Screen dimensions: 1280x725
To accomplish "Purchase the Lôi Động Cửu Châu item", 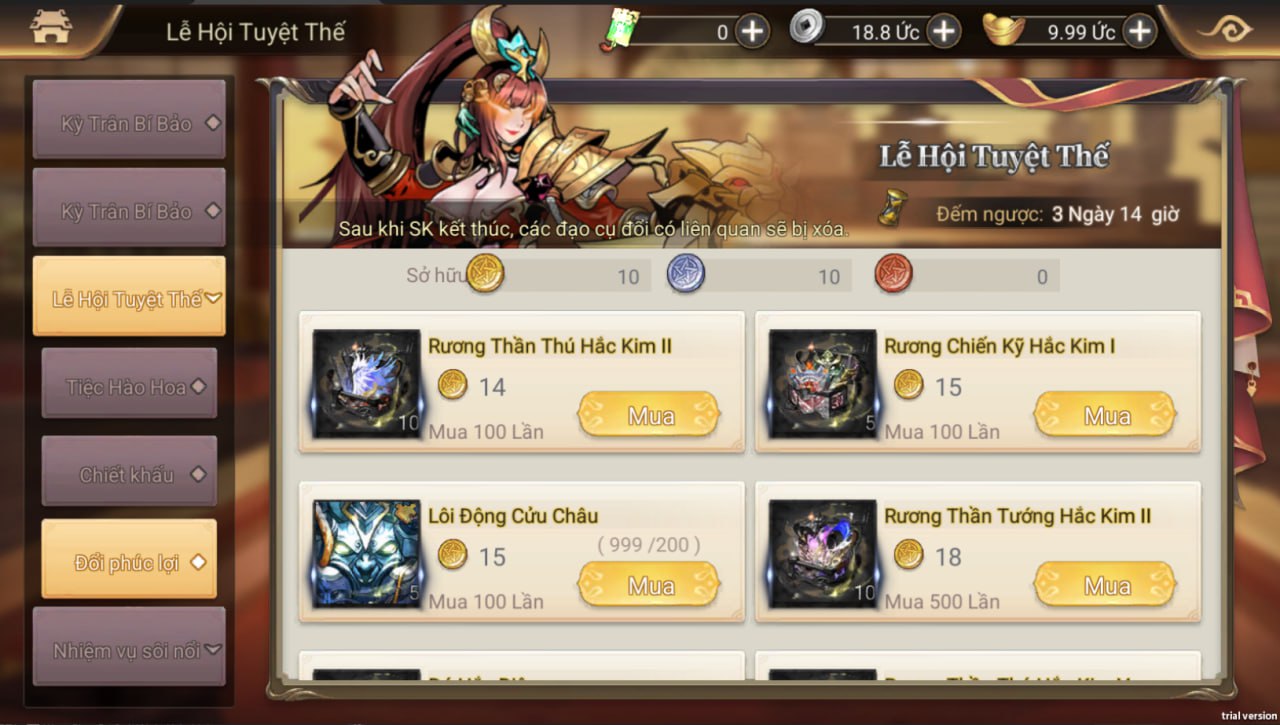I will click(x=650, y=585).
